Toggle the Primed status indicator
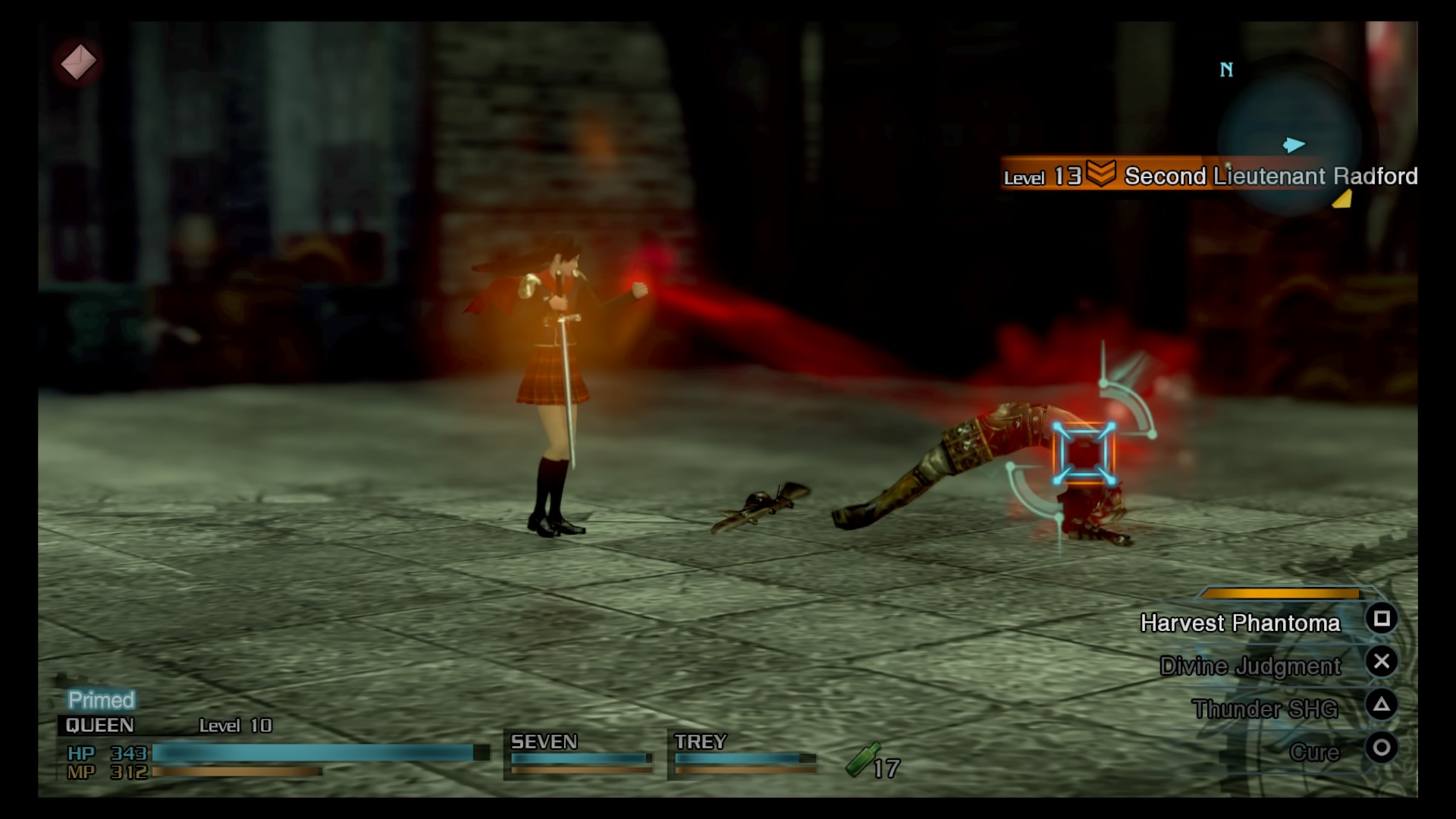This screenshot has height=819, width=1456. click(x=100, y=698)
